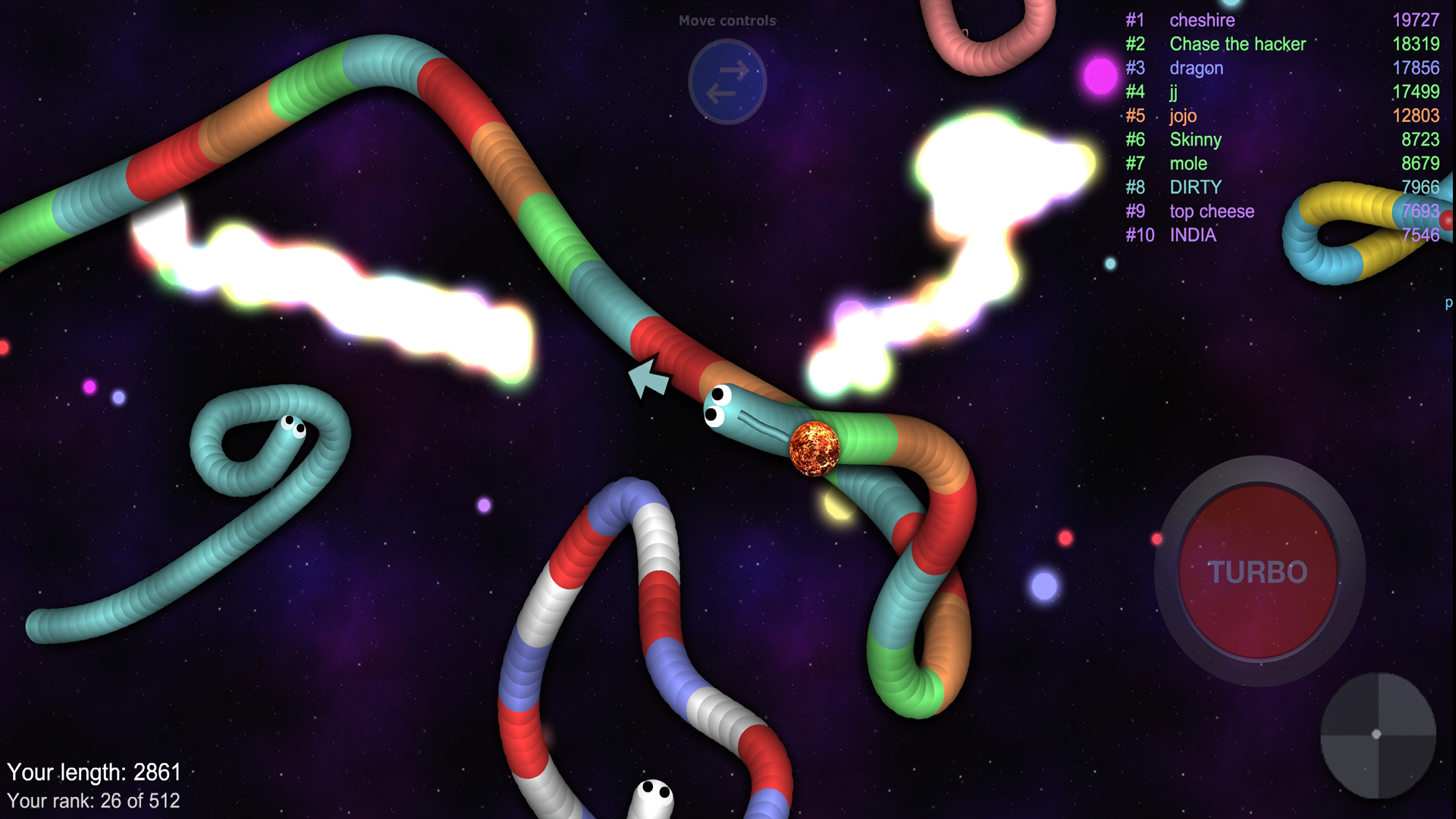Click the jojo leaderboard row

(1183, 115)
